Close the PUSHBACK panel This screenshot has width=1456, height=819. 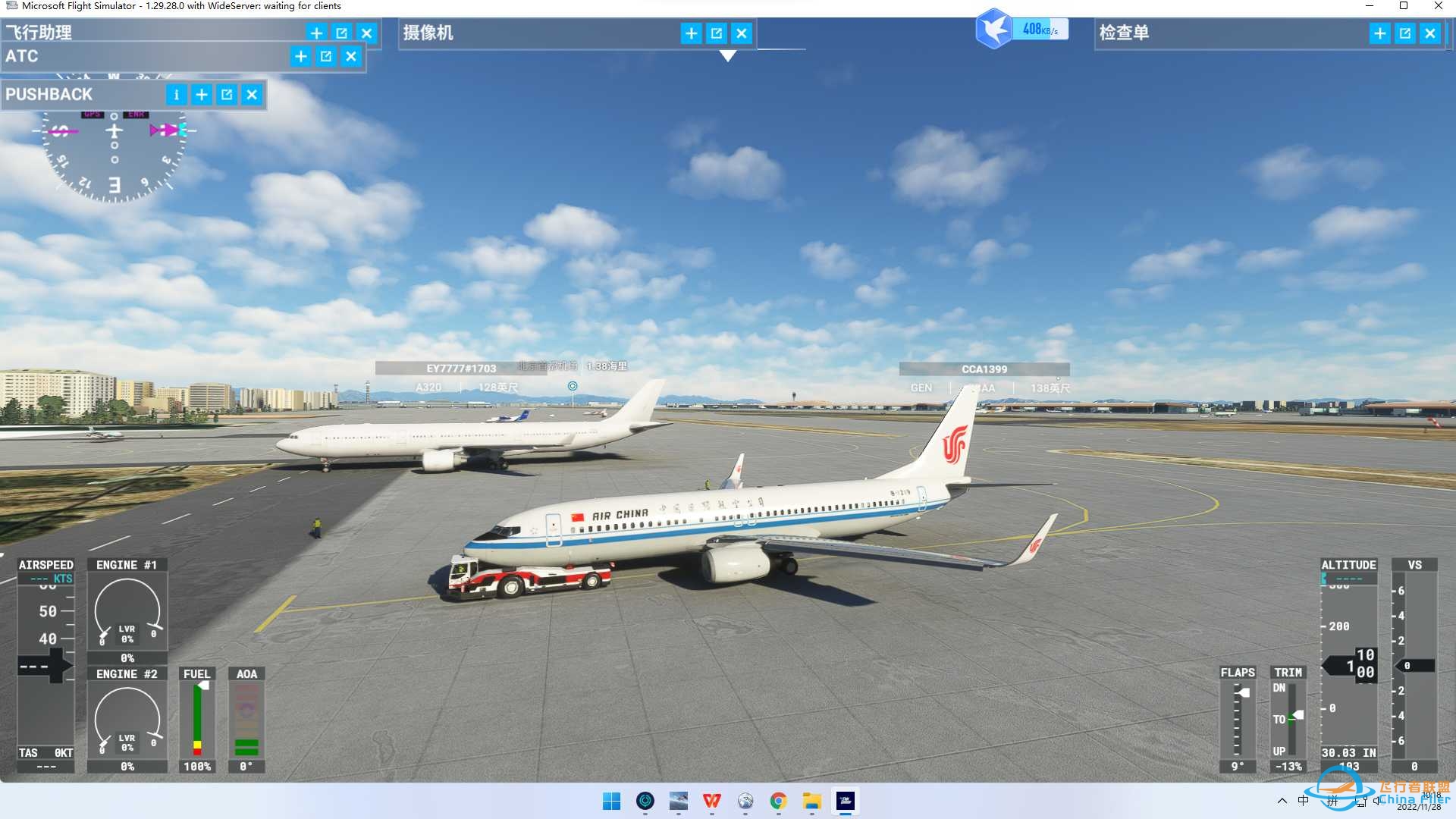click(252, 94)
